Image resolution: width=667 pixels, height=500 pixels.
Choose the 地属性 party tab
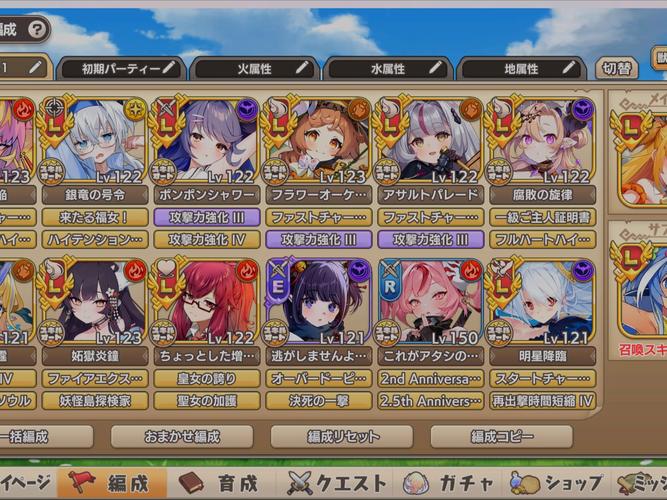tap(521, 69)
